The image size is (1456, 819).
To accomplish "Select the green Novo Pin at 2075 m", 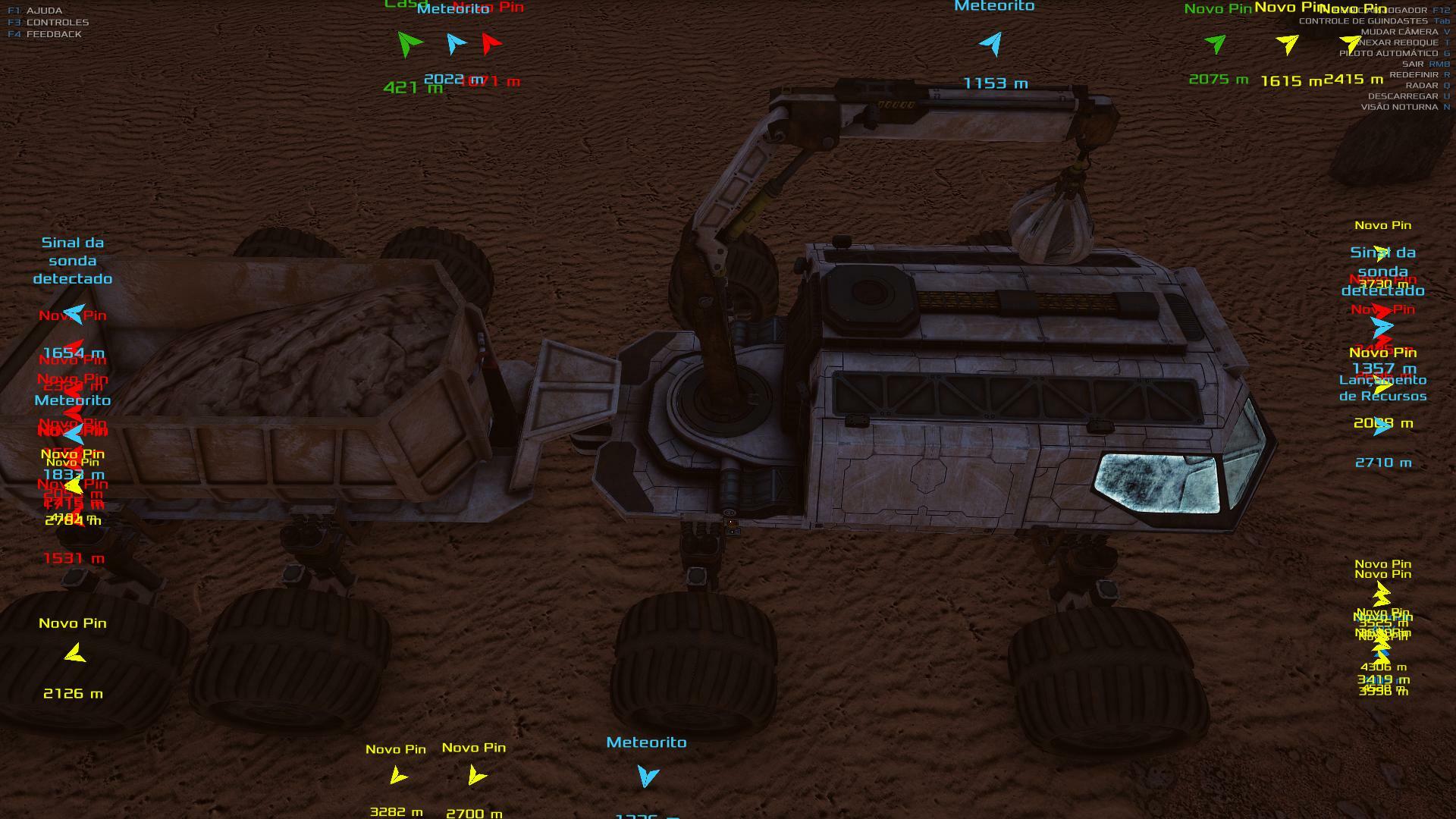I will 1216,43.
